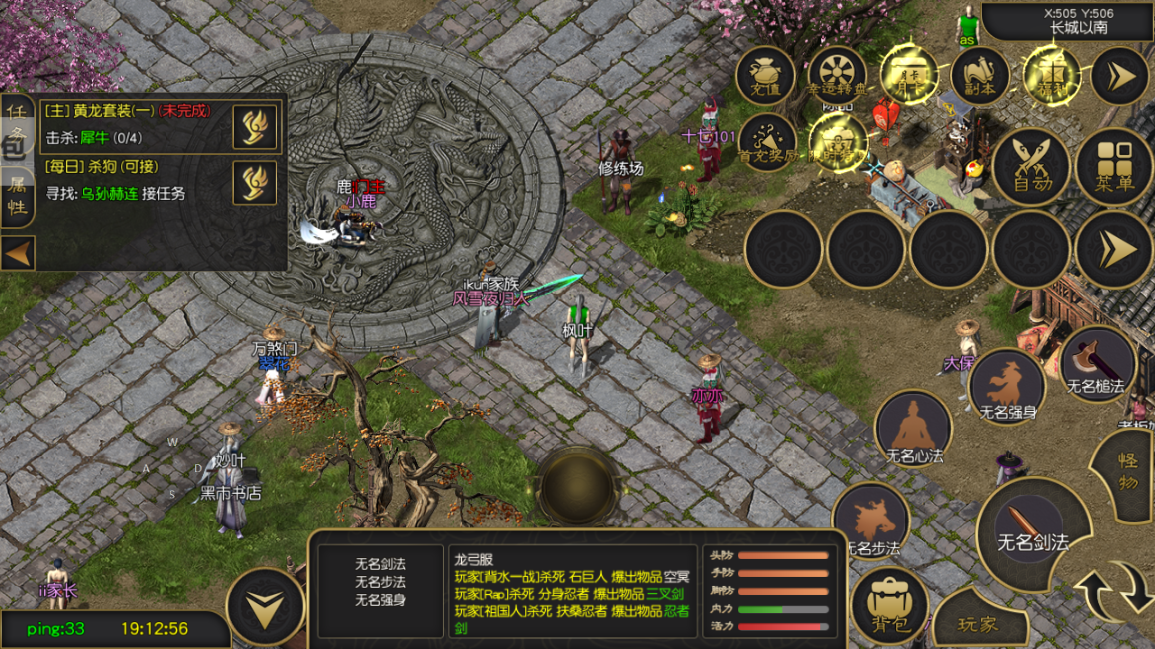Activate the 无名心法 meditation skill
The height and width of the screenshot is (649, 1155).
913,430
